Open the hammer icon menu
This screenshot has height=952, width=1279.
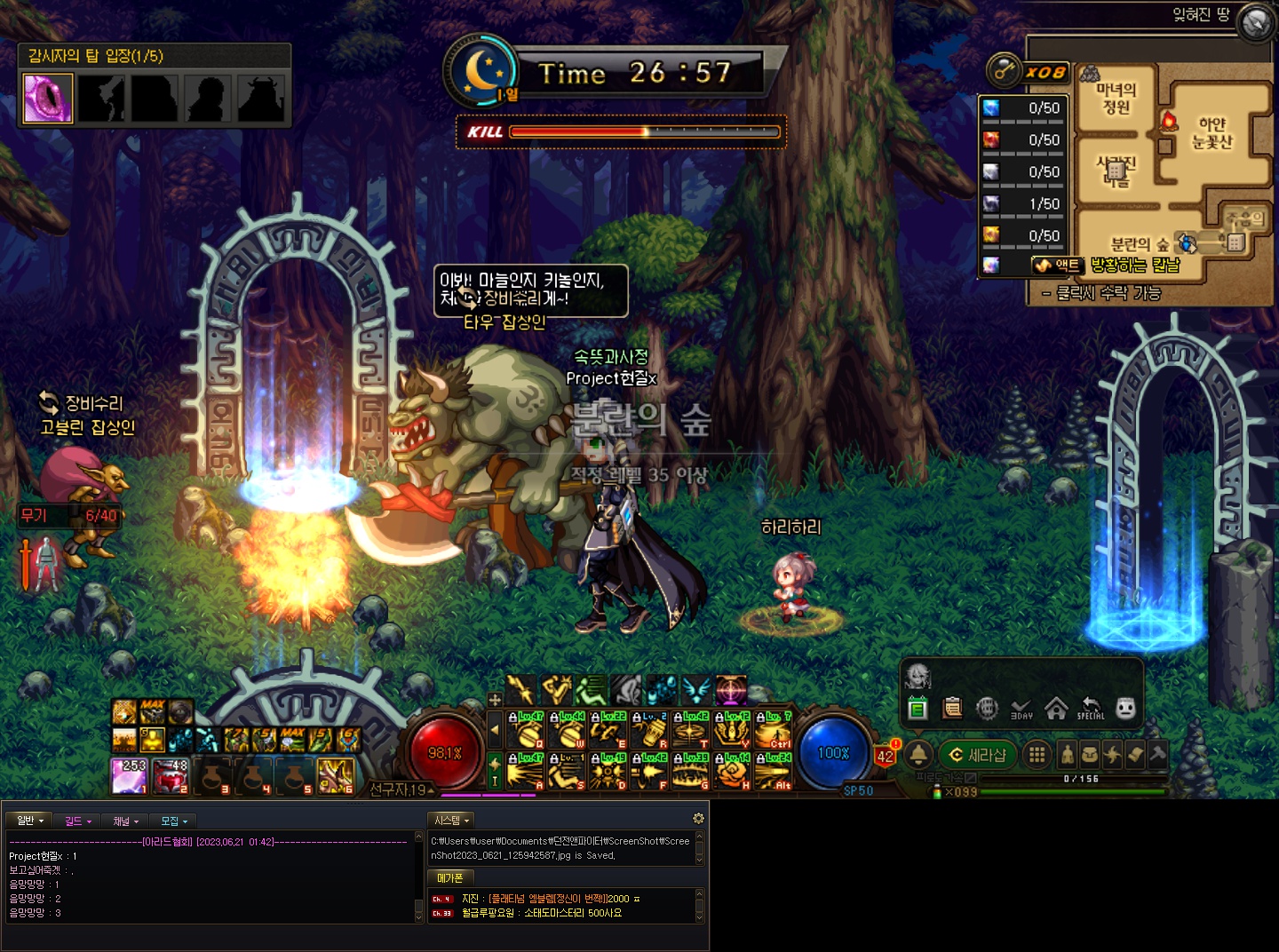coord(1156,755)
